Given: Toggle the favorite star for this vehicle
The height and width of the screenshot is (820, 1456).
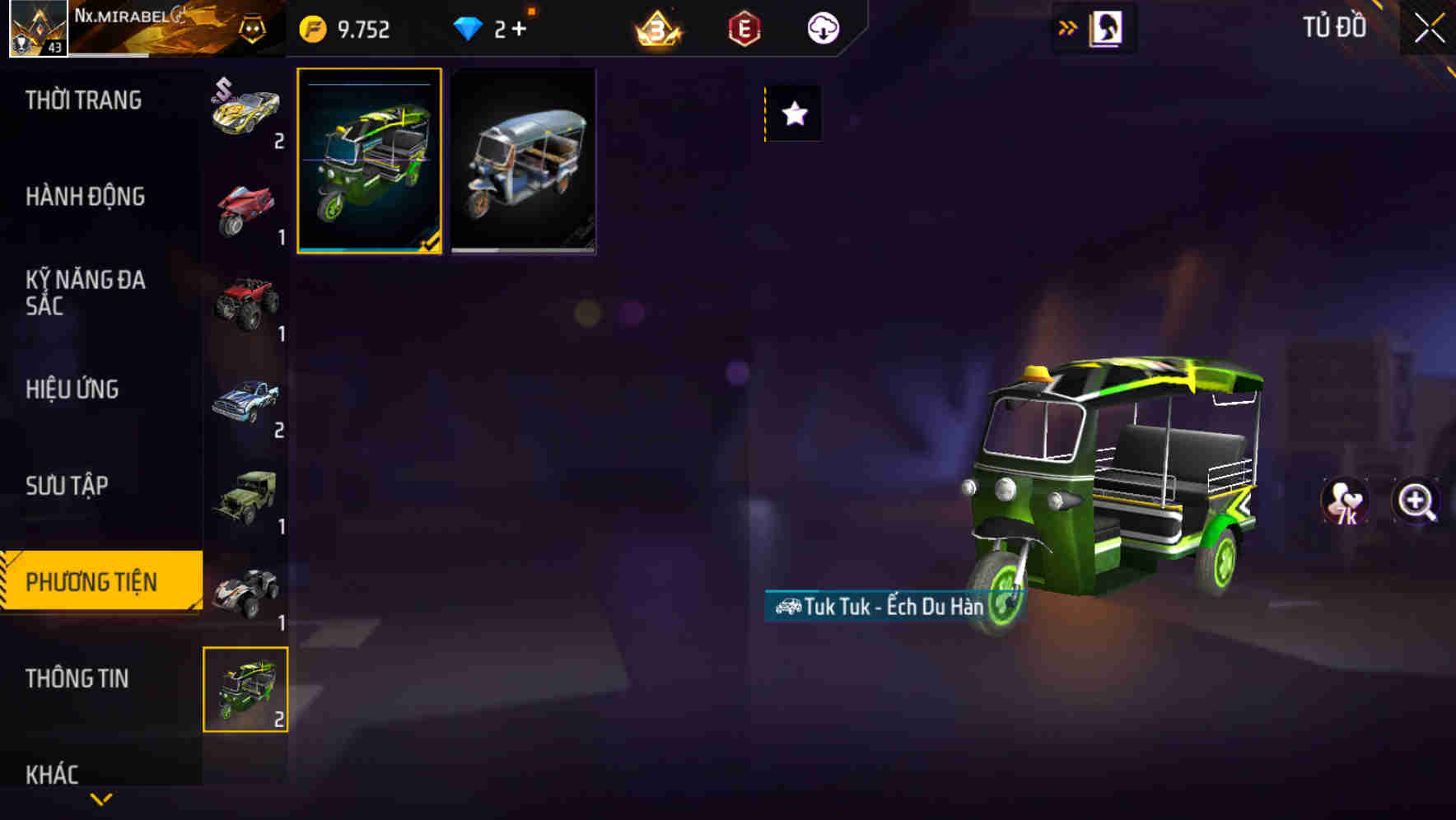Looking at the screenshot, I should click(793, 114).
